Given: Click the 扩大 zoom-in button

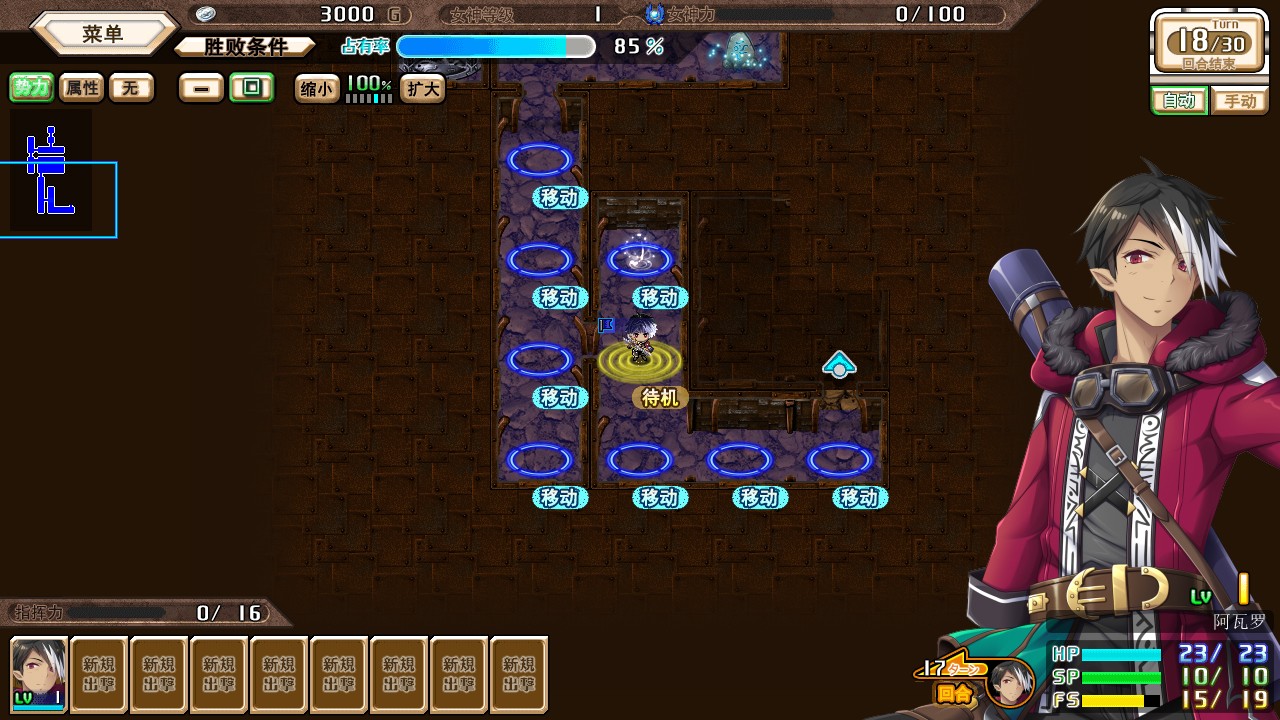Looking at the screenshot, I should (422, 89).
